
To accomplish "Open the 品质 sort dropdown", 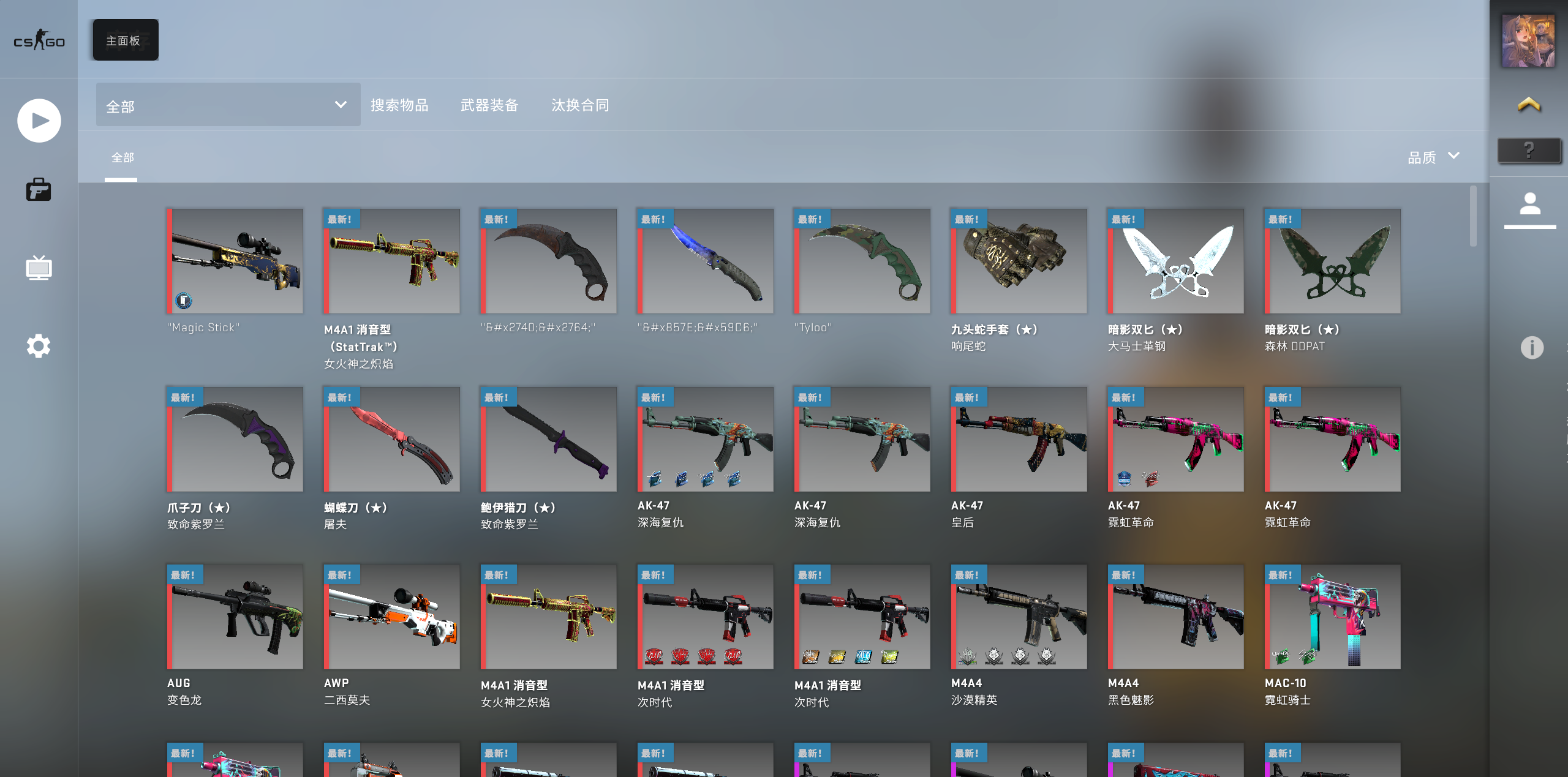I will [x=1422, y=157].
